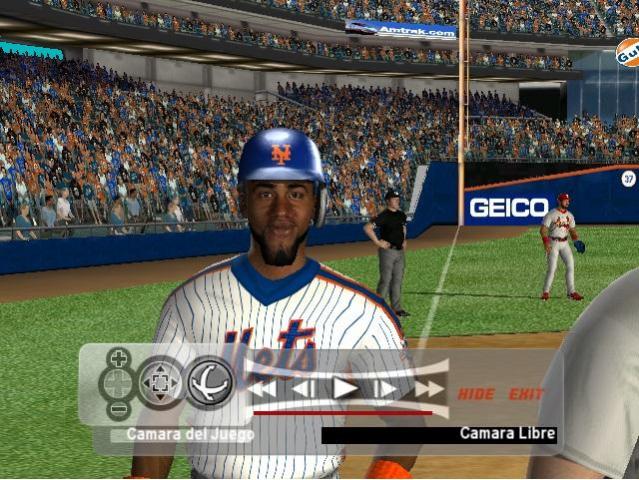Click the red replay progress bar
639x480 pixels.
342,411
